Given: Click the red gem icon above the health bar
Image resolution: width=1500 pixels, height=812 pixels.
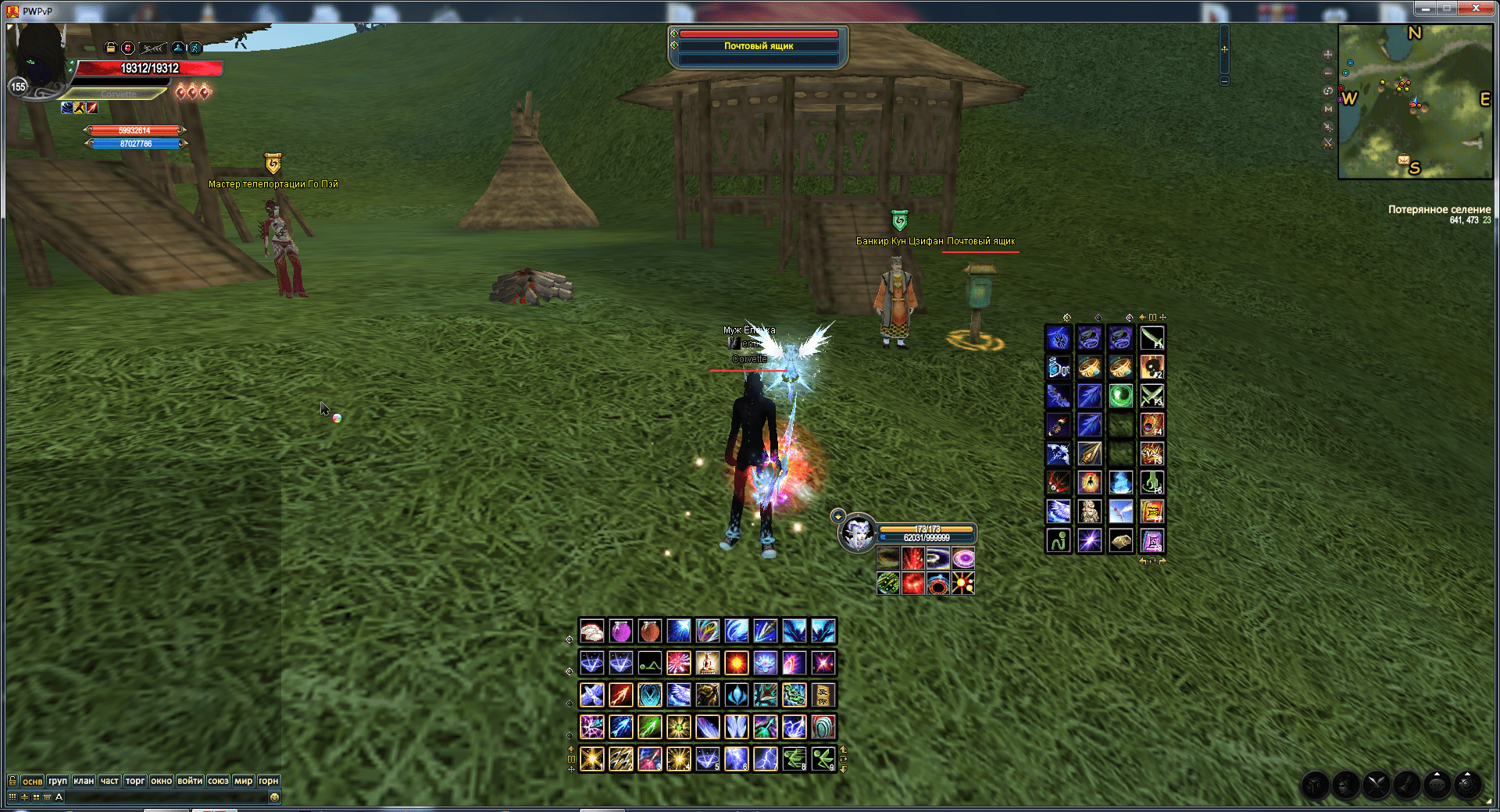Looking at the screenshot, I should 128,48.
